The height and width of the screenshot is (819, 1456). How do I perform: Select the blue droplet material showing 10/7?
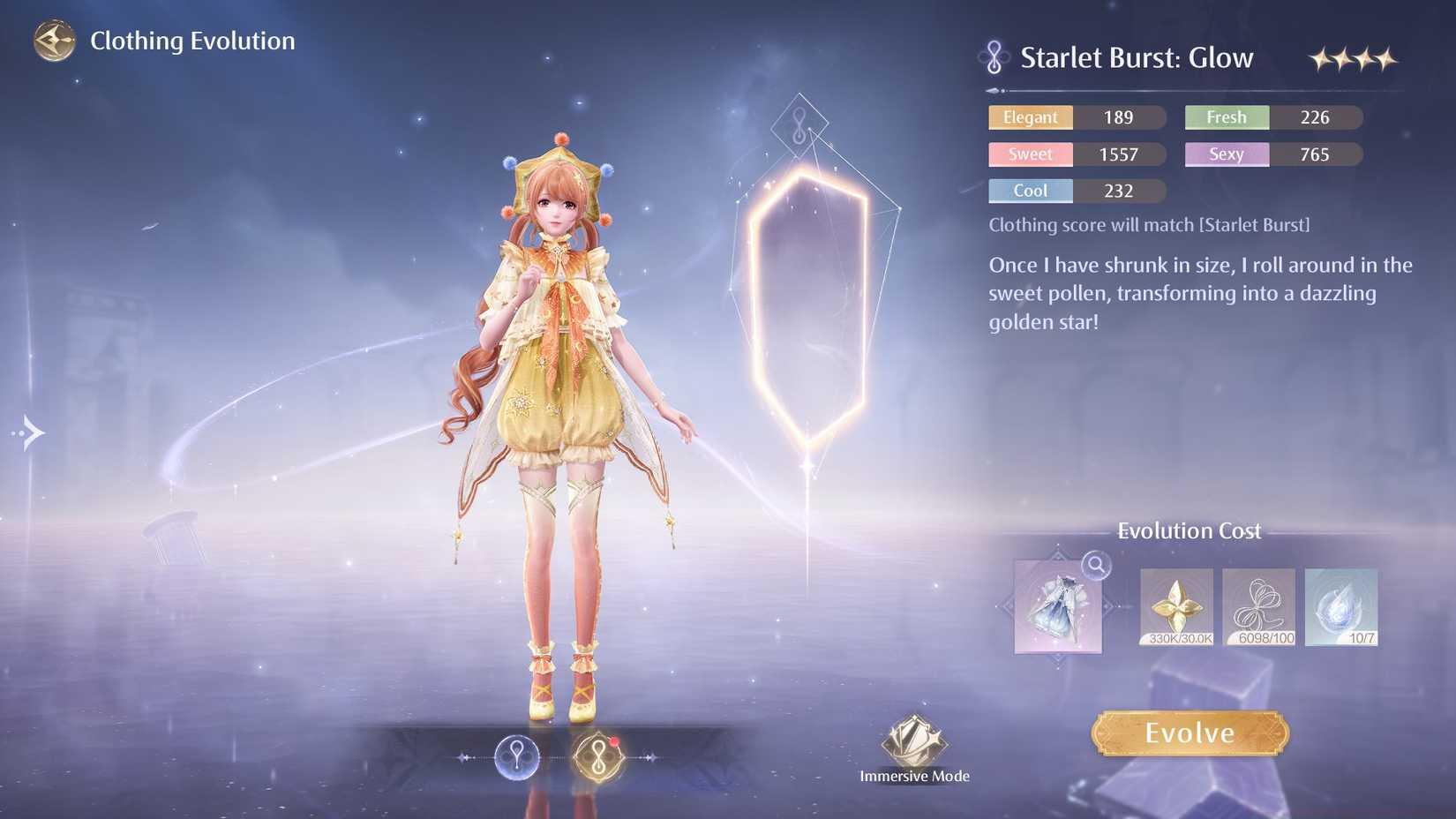(x=1340, y=607)
